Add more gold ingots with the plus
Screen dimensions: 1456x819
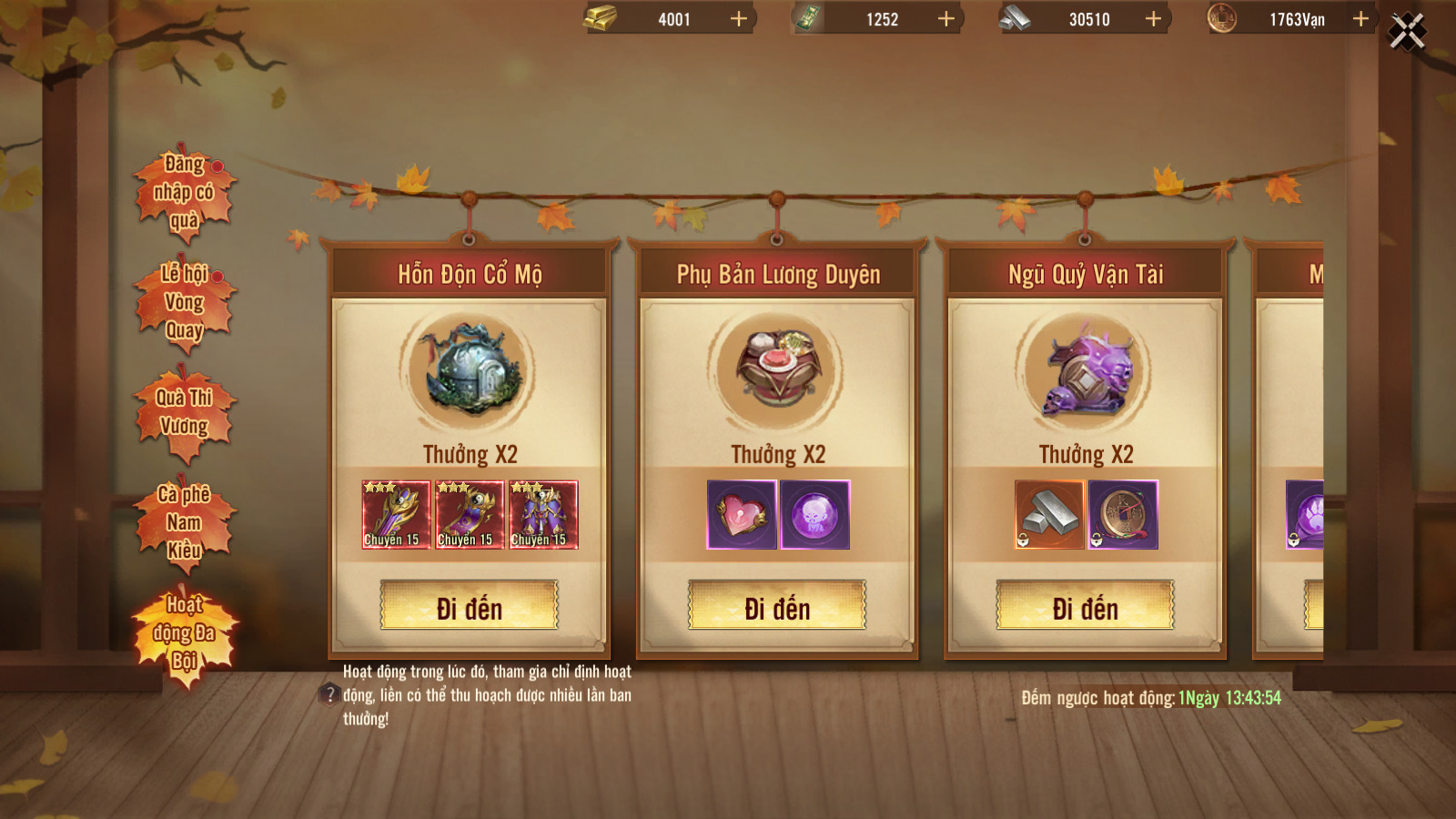tap(739, 19)
